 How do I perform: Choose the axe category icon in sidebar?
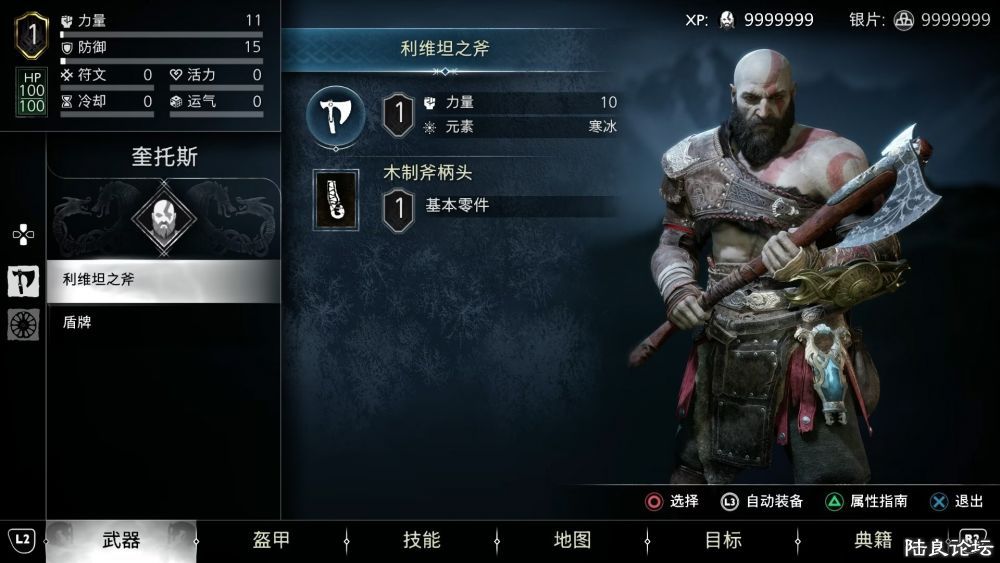(x=23, y=281)
